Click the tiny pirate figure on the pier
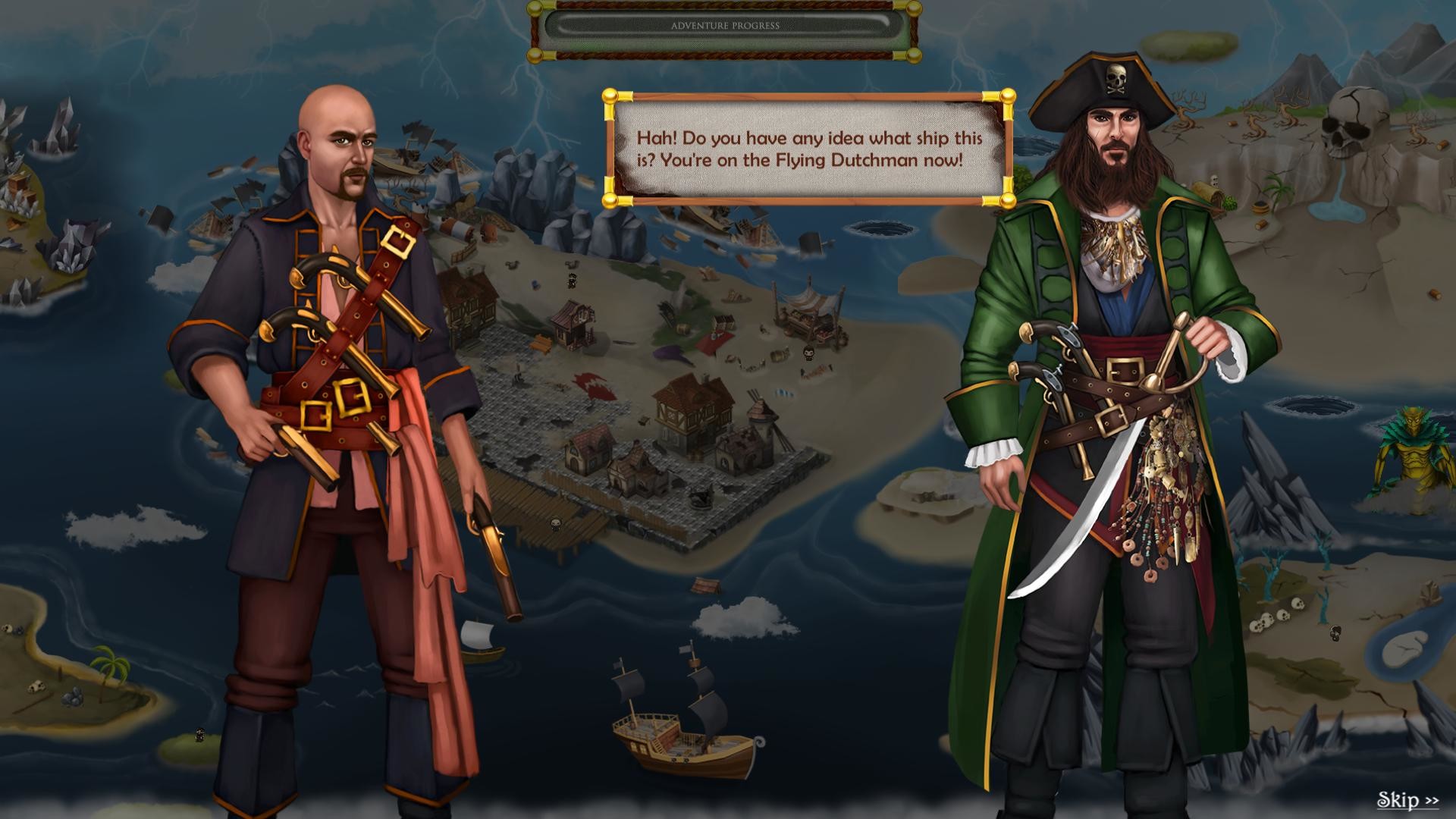Viewport: 1456px width, 819px height. (554, 523)
